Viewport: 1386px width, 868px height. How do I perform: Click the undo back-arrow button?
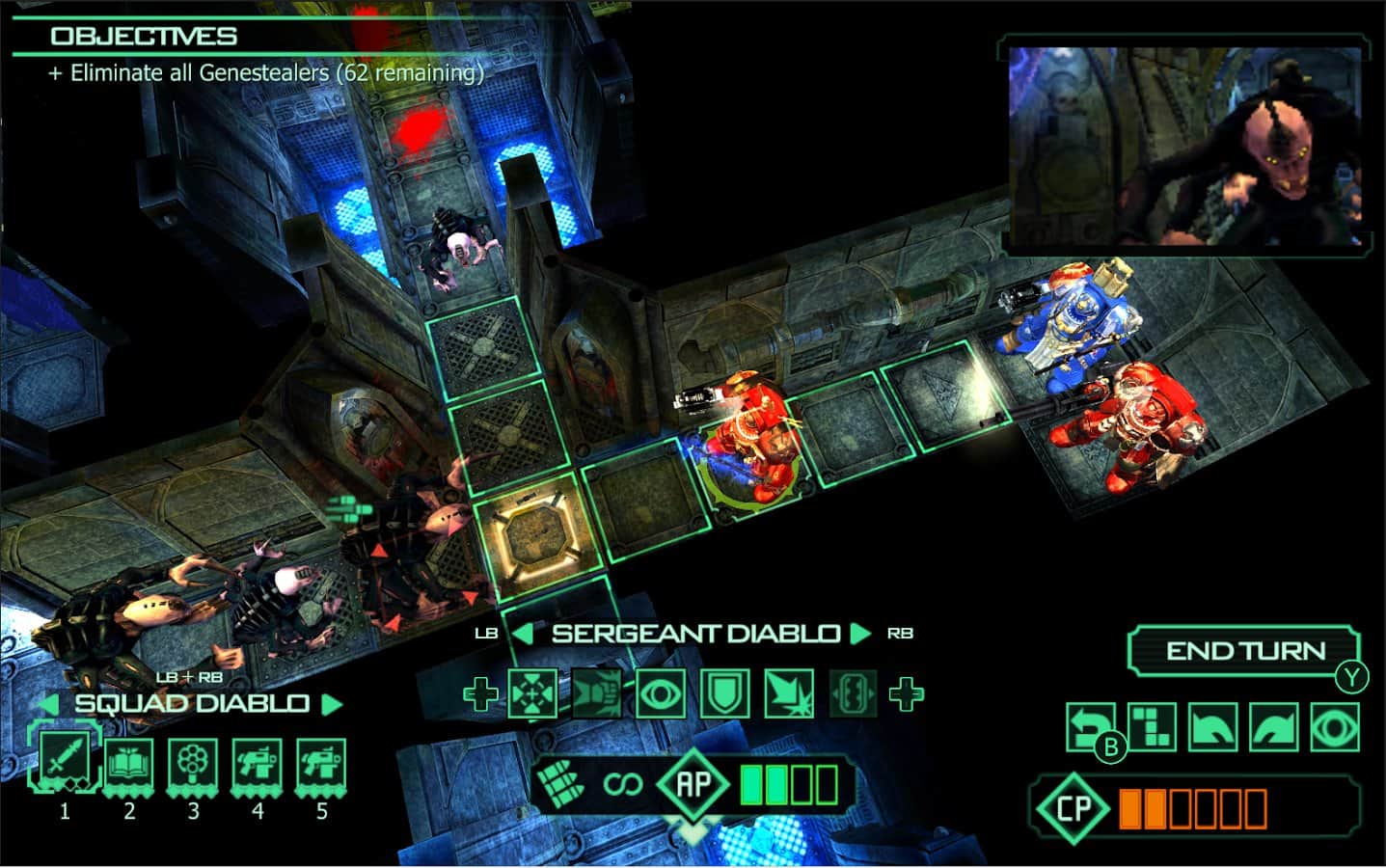pyautogui.click(x=1089, y=726)
